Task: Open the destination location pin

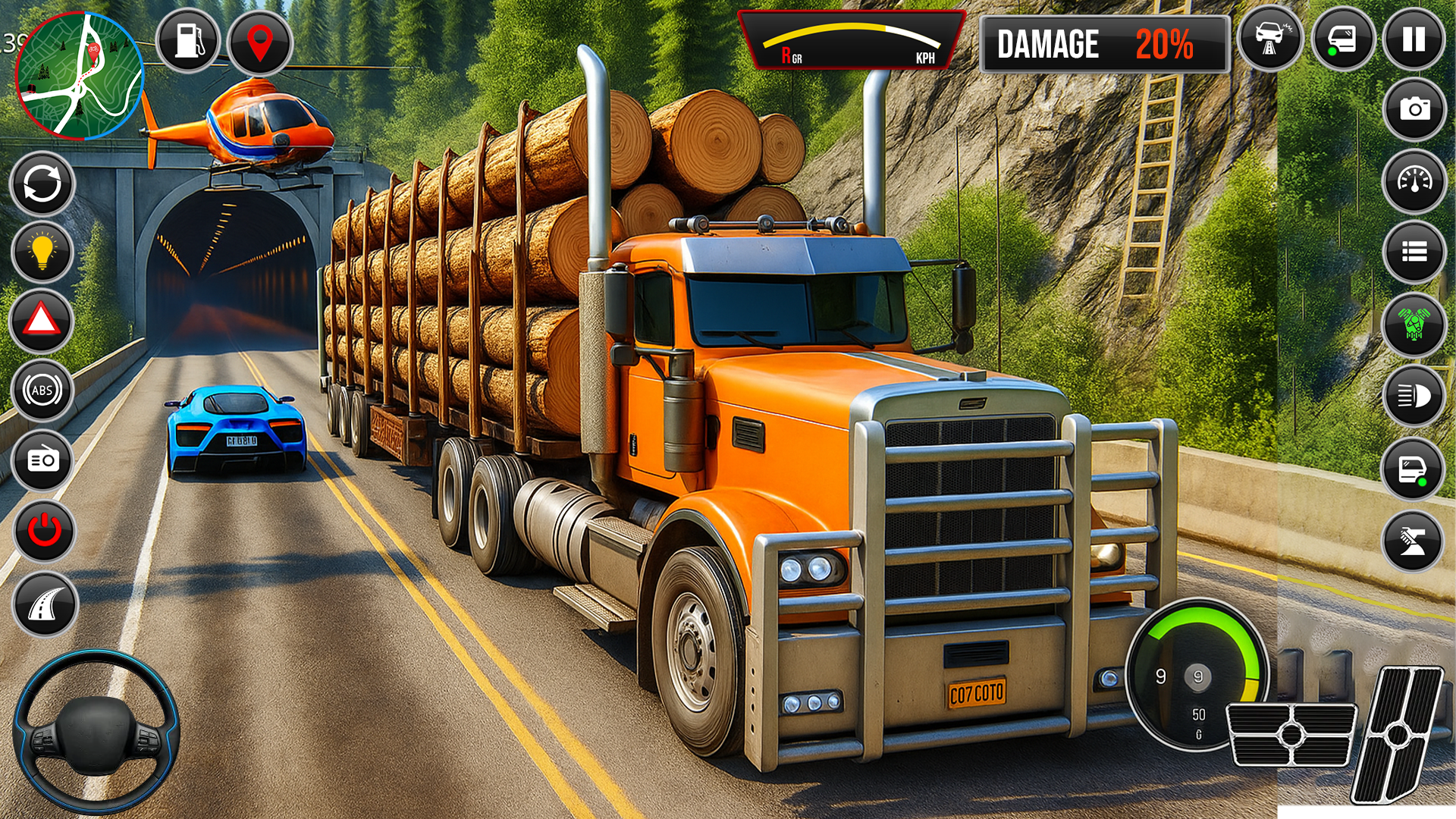Action: click(259, 43)
